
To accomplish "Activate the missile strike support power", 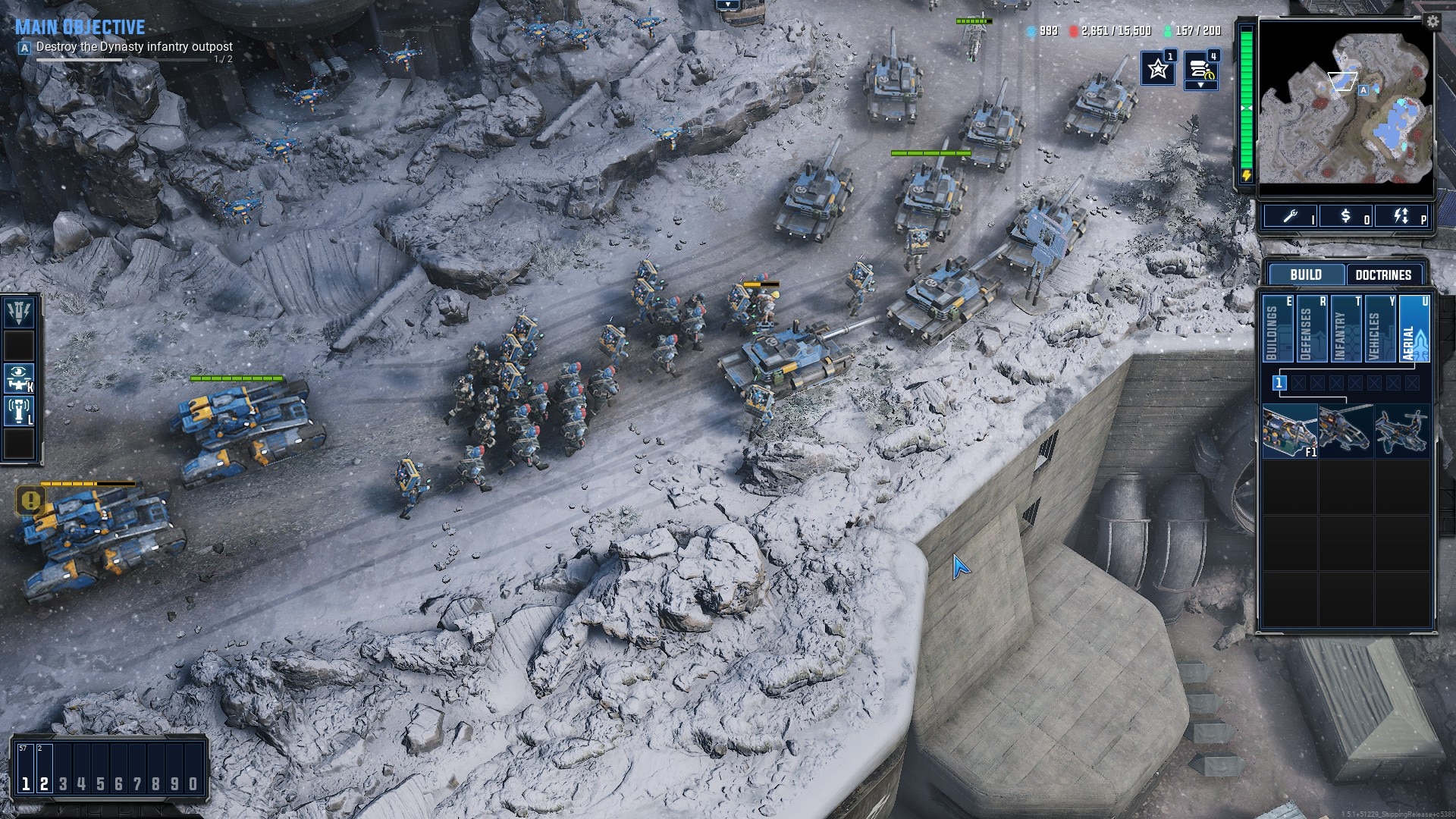I will click(19, 312).
